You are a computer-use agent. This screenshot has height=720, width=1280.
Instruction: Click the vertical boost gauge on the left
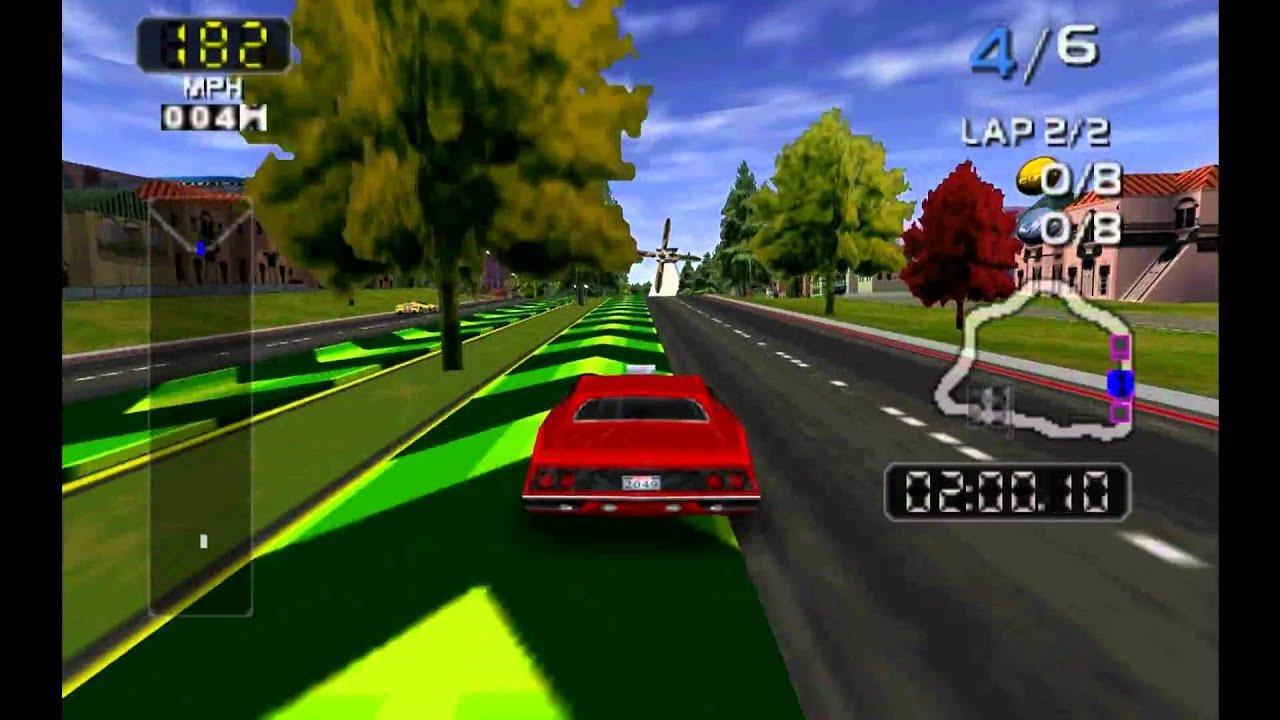(197, 400)
